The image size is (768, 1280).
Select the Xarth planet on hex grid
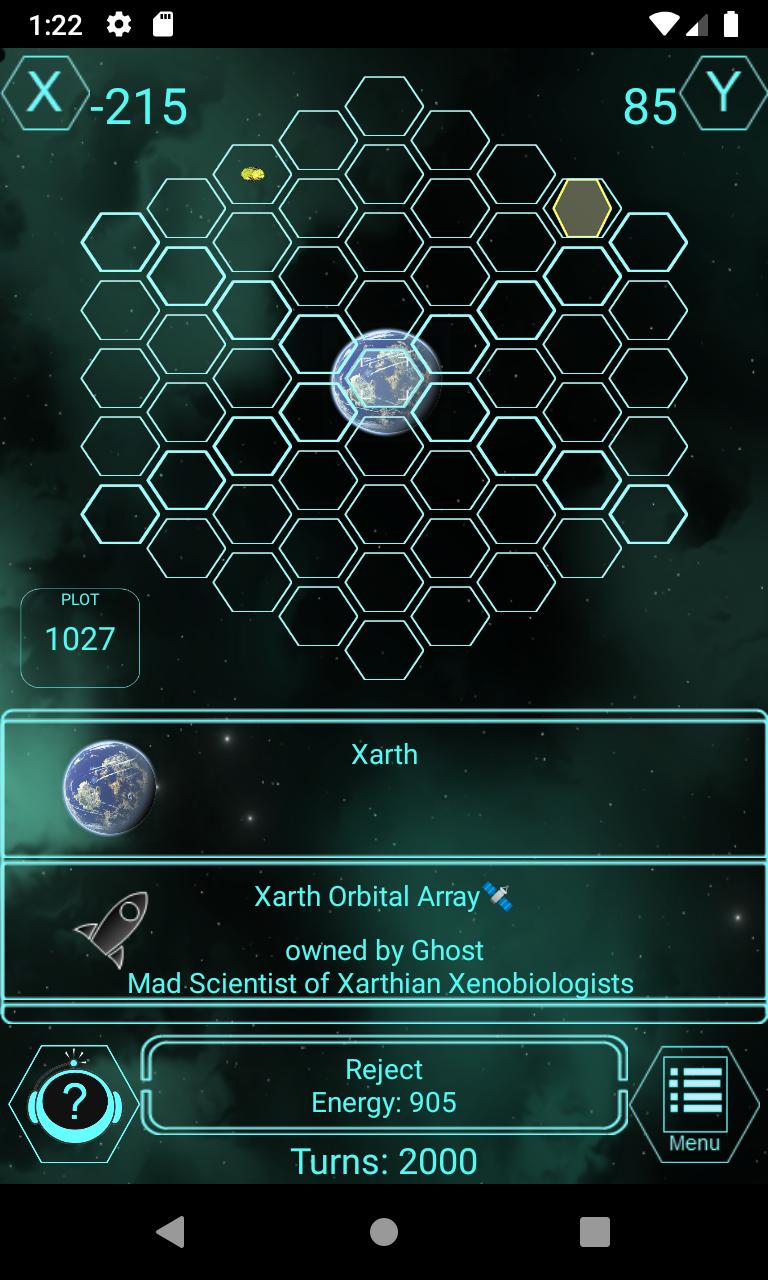click(385, 380)
